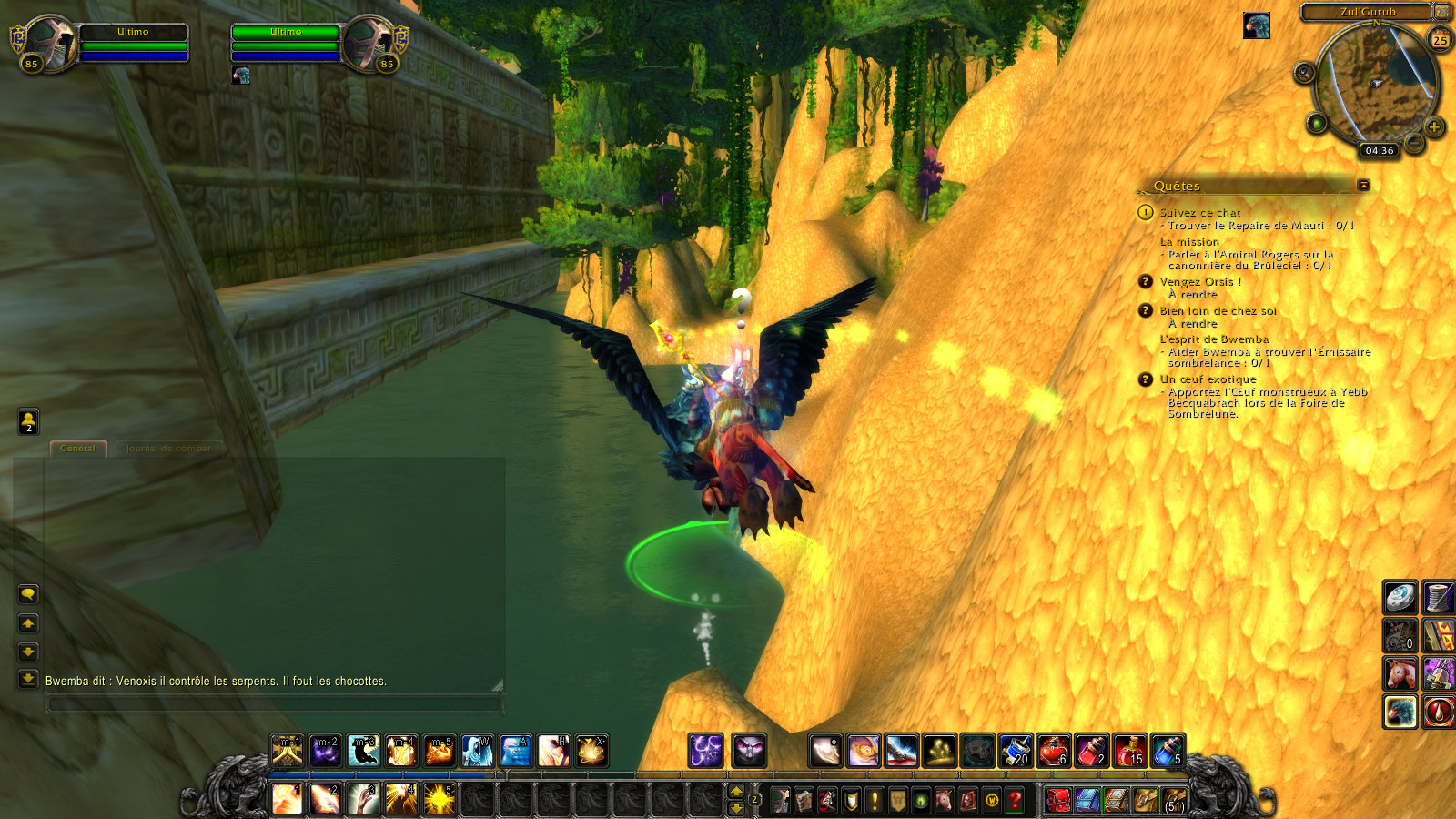Collapse the Quêtes objective tracker
The height and width of the screenshot is (819, 1456).
(x=1363, y=185)
